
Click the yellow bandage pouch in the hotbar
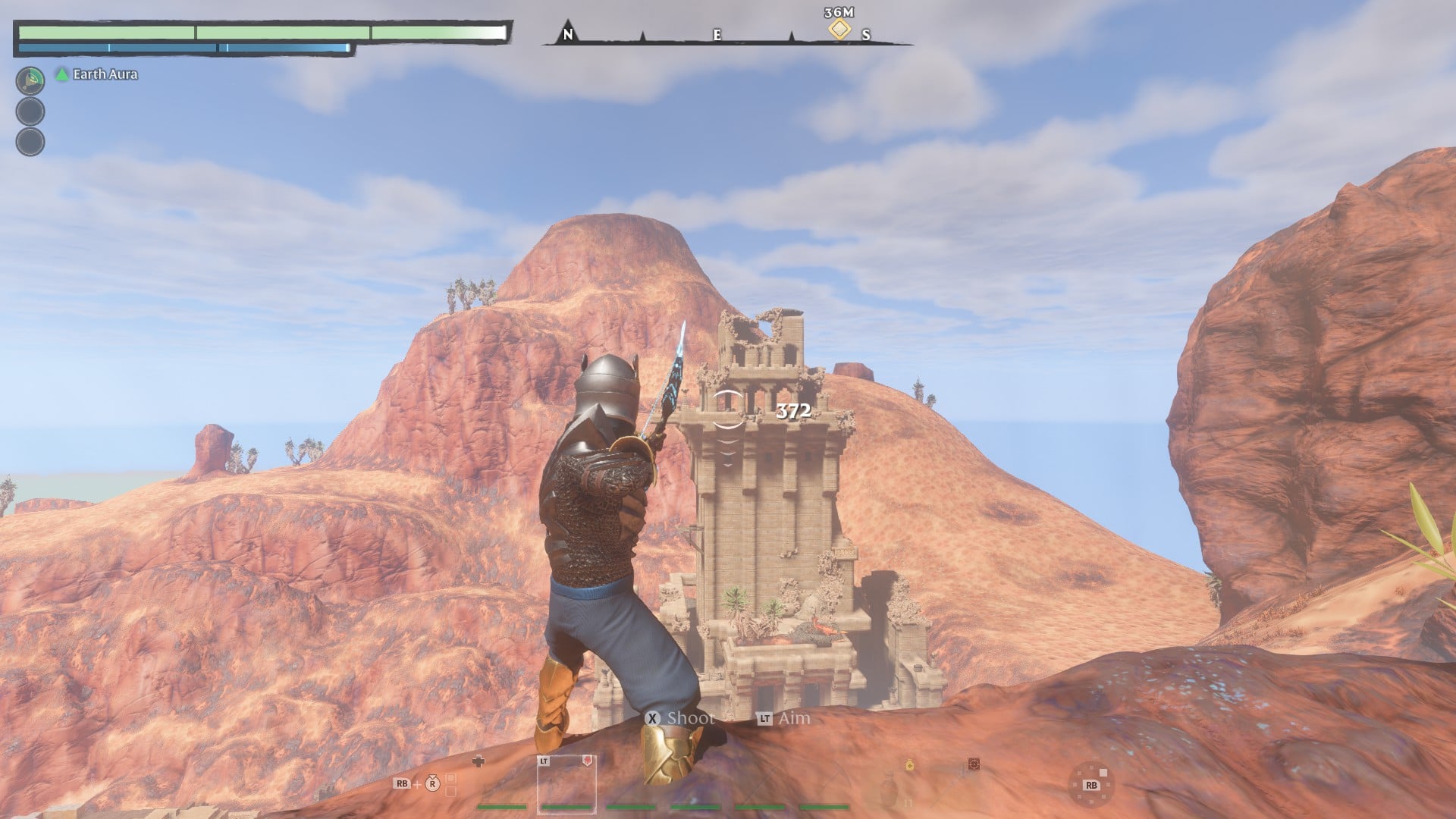908,764
